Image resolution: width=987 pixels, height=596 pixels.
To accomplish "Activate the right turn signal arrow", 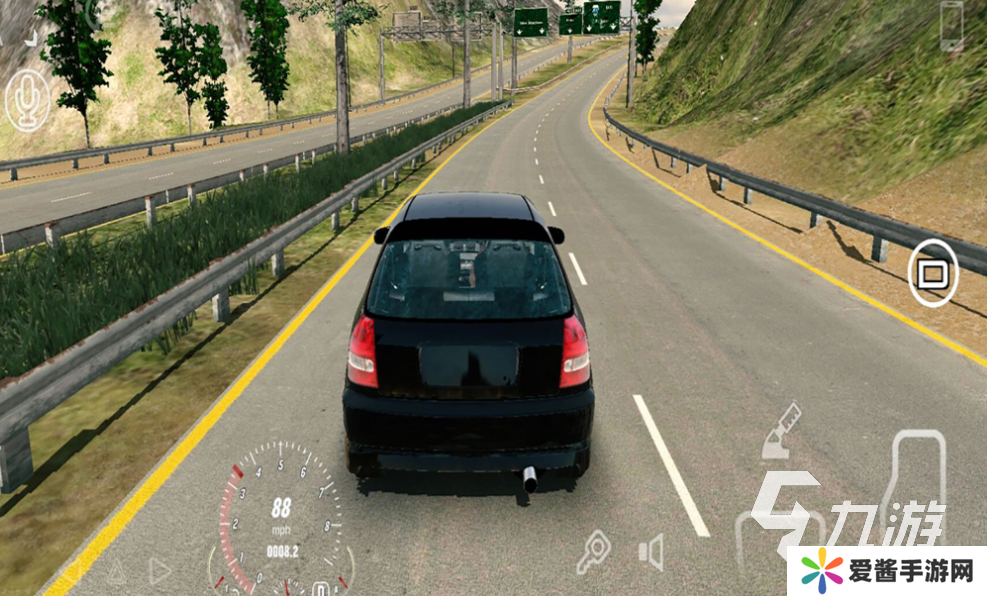I will pyautogui.click(x=159, y=570).
